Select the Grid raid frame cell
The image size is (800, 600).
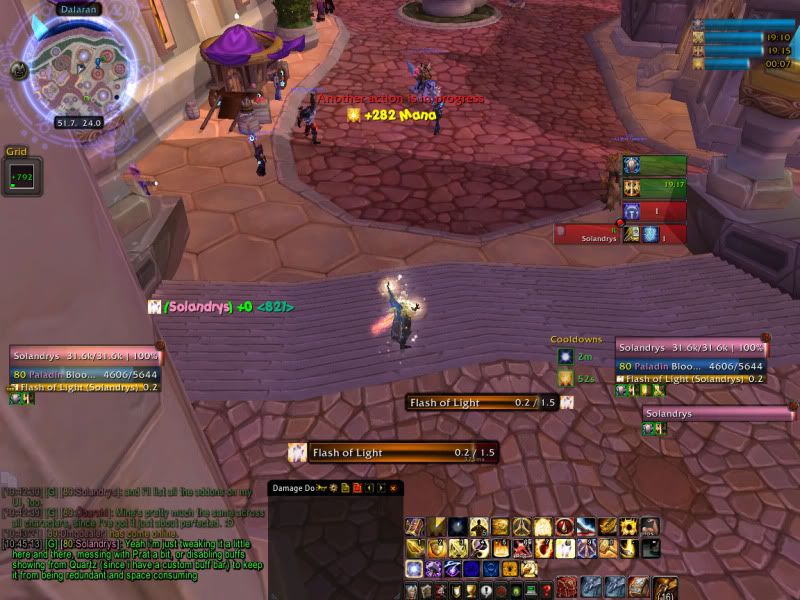click(22, 177)
